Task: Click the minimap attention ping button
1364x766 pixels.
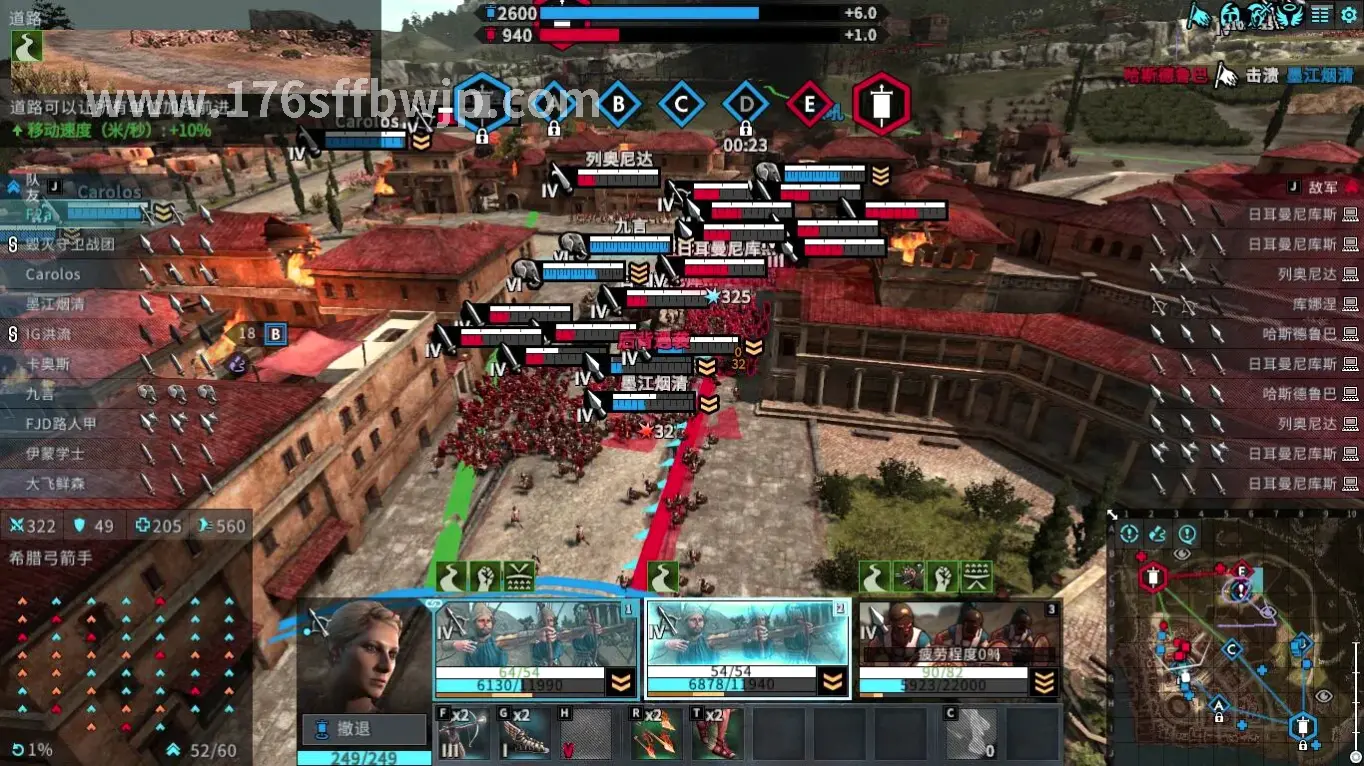Action: pos(1129,534)
